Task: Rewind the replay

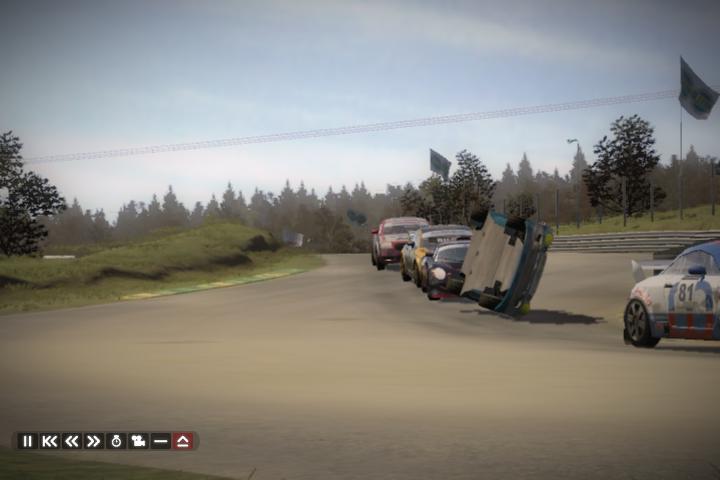Action: [72, 441]
